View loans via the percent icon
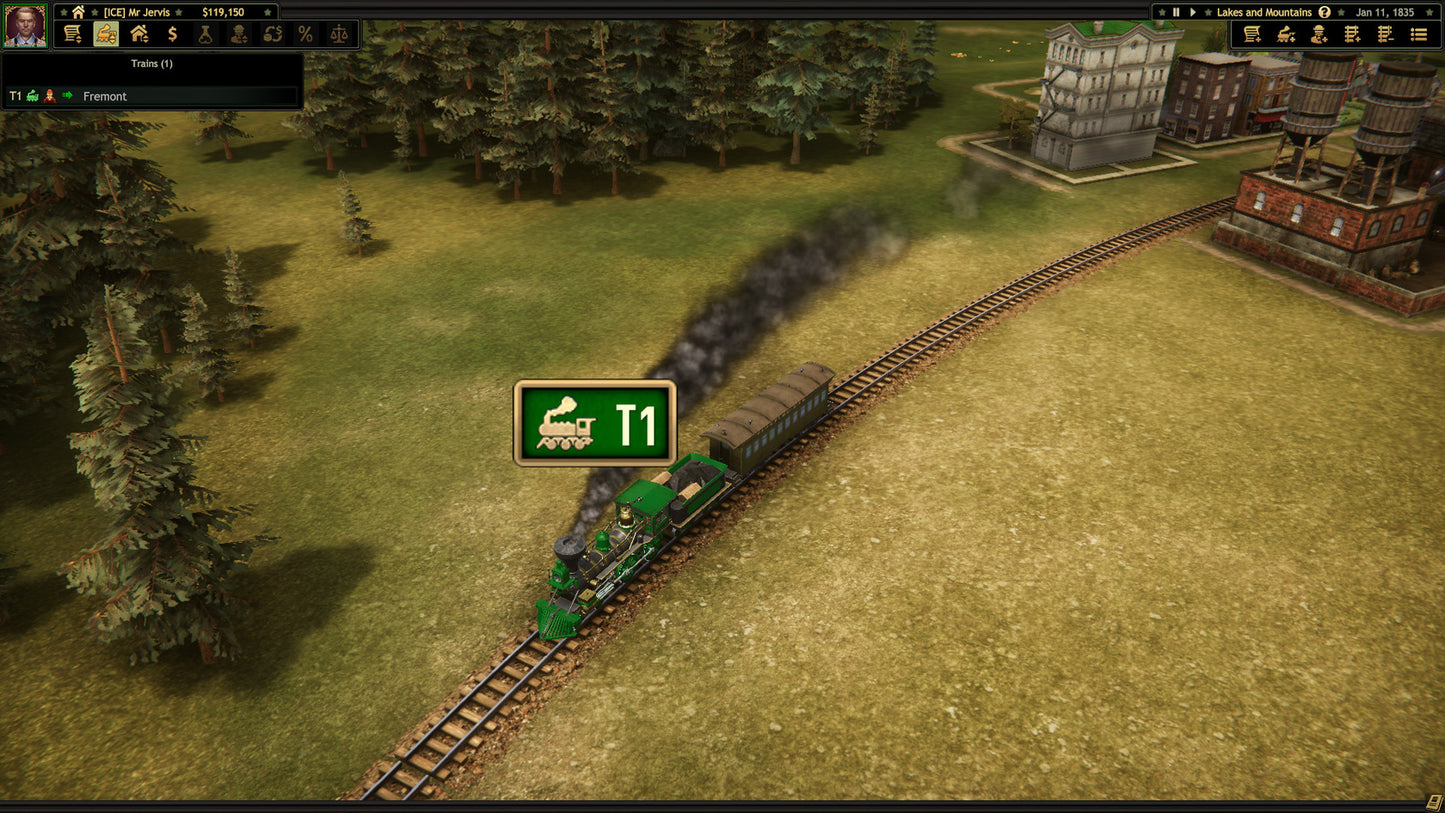The width and height of the screenshot is (1445, 813). (305, 33)
